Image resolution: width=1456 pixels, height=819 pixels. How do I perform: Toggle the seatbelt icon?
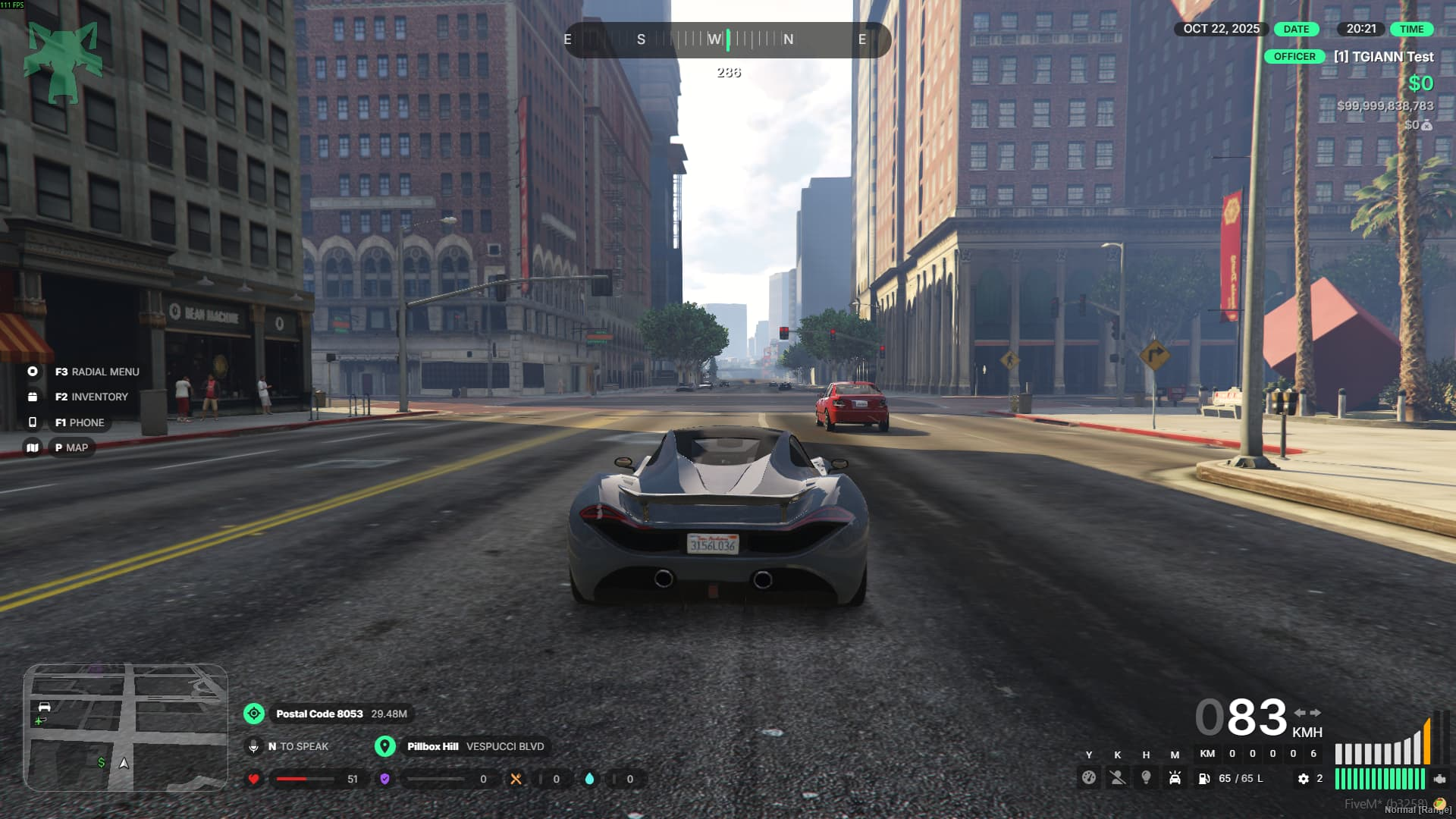coord(1118,778)
